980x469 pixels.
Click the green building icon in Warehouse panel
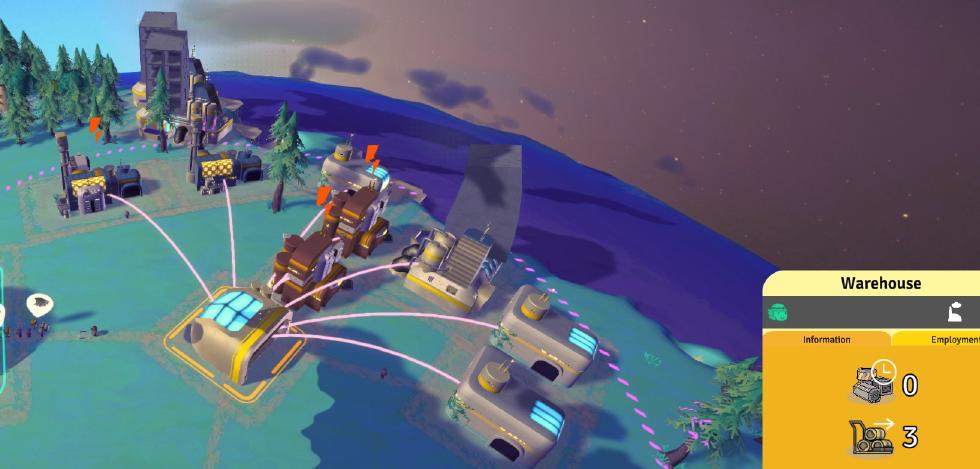tap(777, 313)
